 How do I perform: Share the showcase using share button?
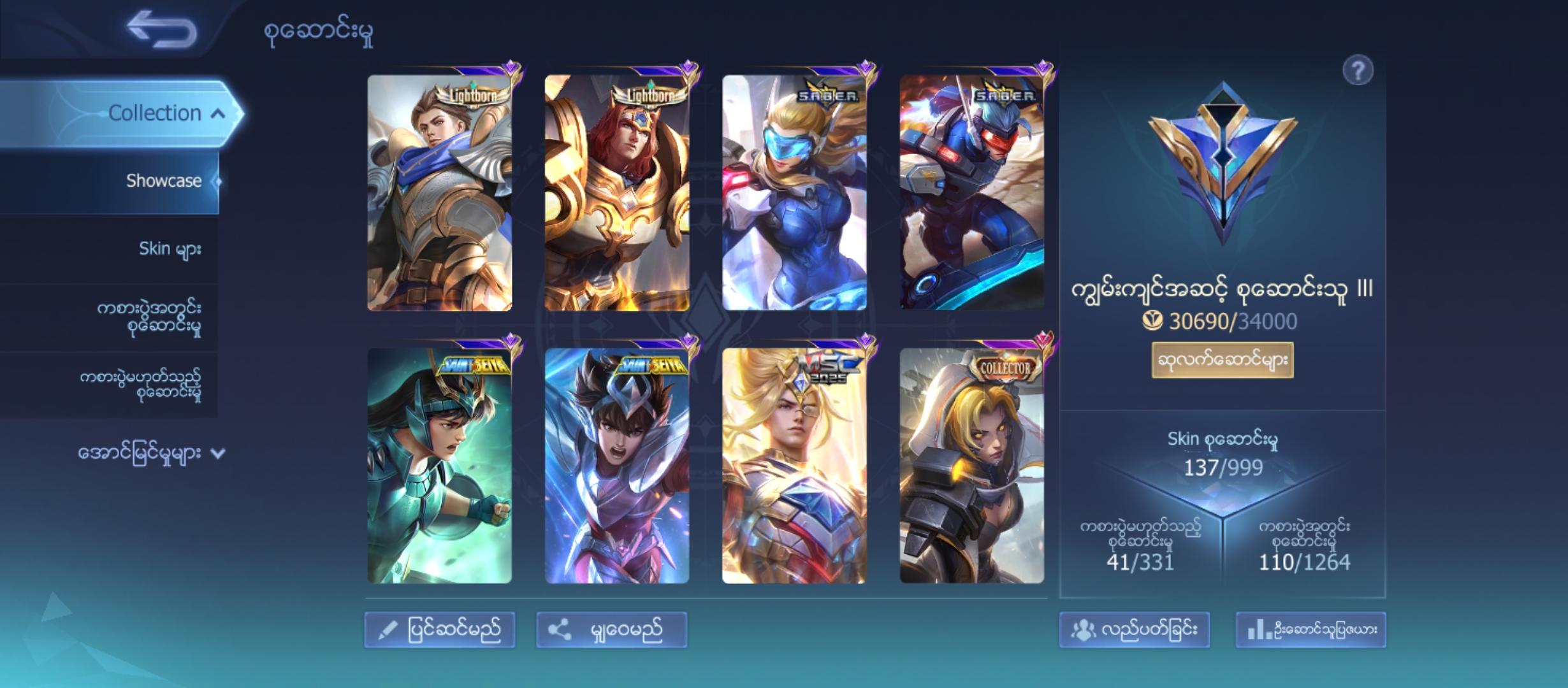tap(611, 630)
